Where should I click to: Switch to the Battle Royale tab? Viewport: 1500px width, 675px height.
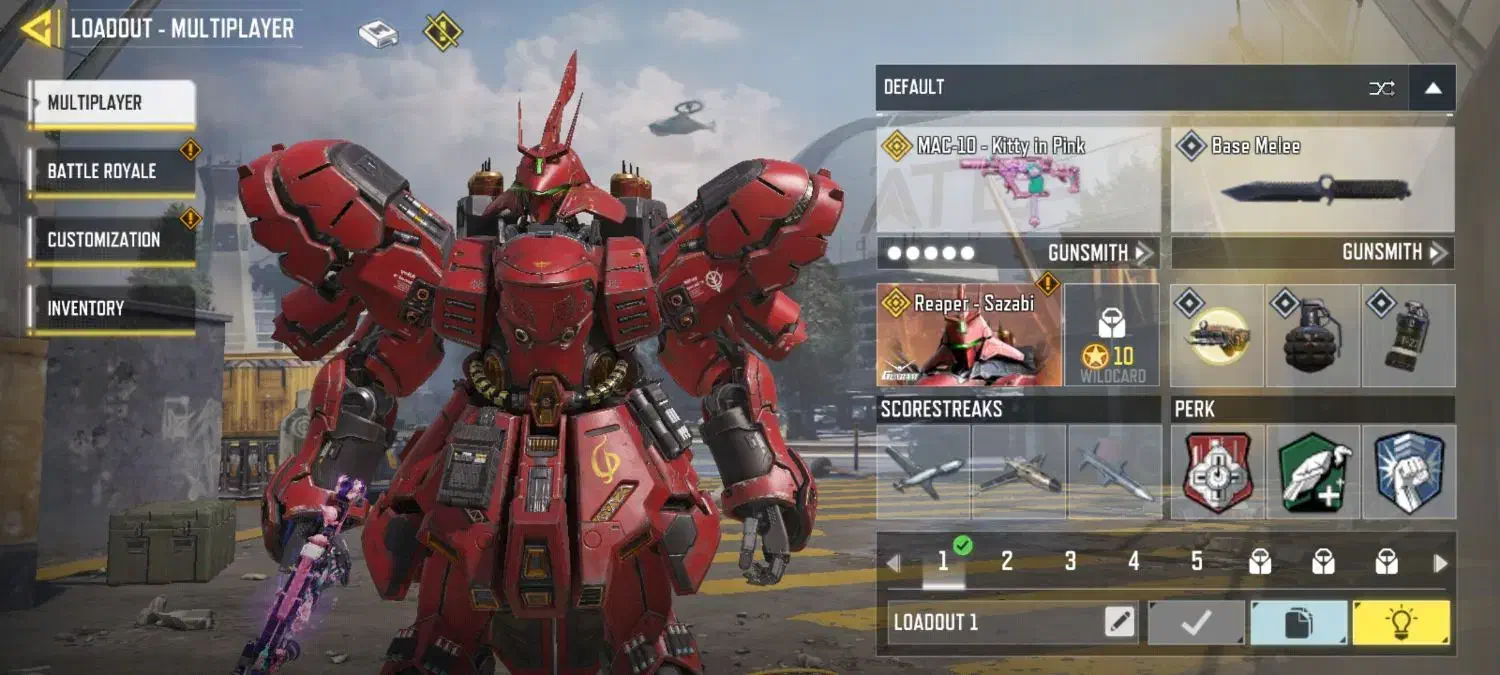(110, 171)
